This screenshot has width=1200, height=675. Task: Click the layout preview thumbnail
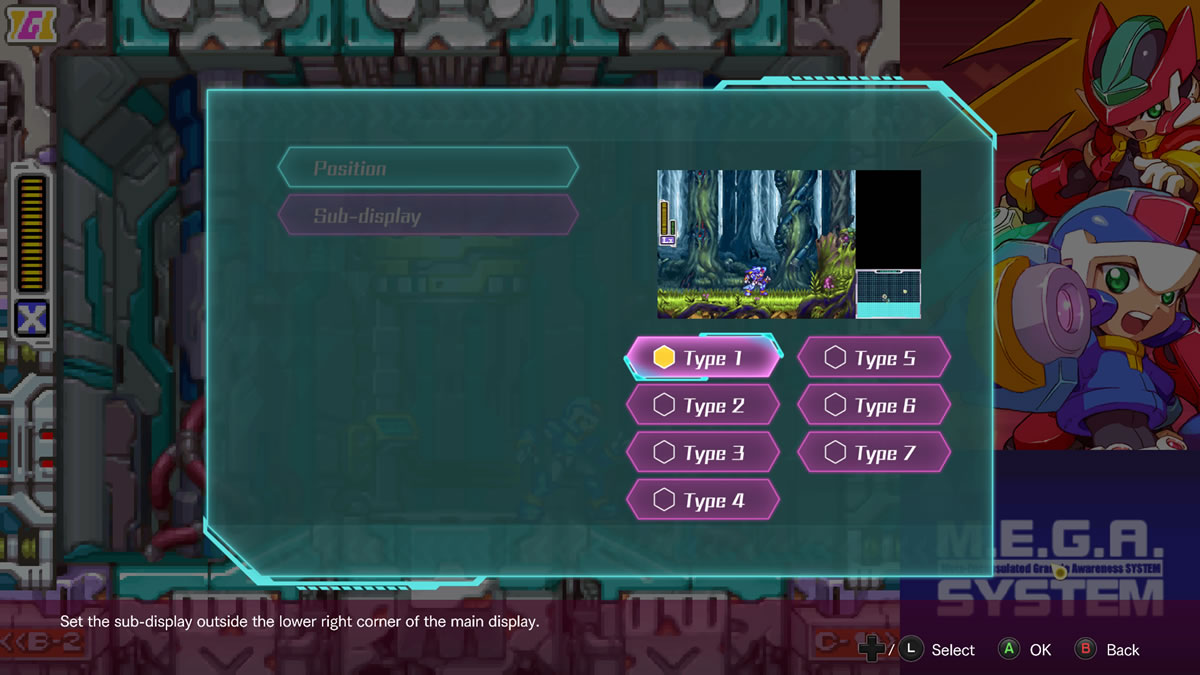788,244
